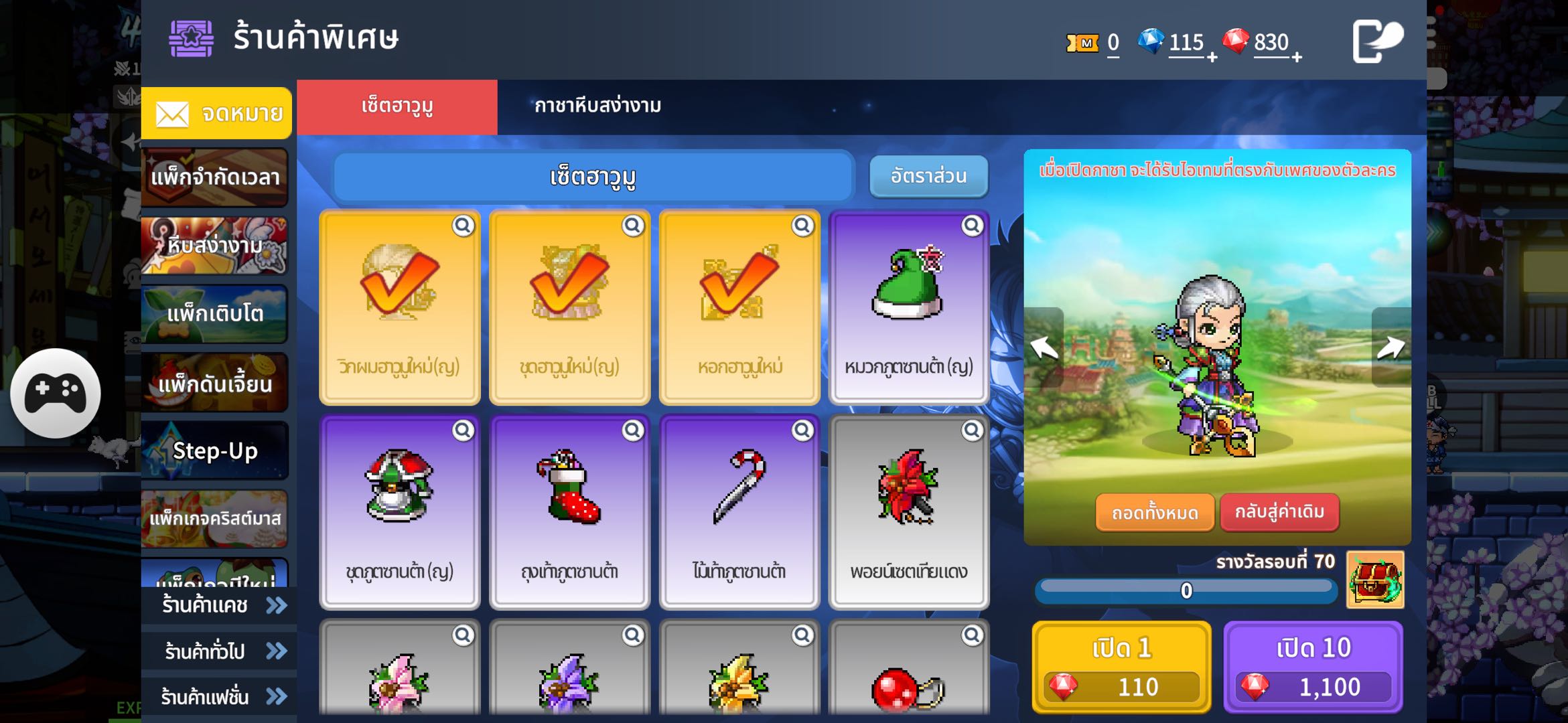Click the orange ถอดทั้งหมด button
Viewport: 1568px width, 723px height.
1155,513
